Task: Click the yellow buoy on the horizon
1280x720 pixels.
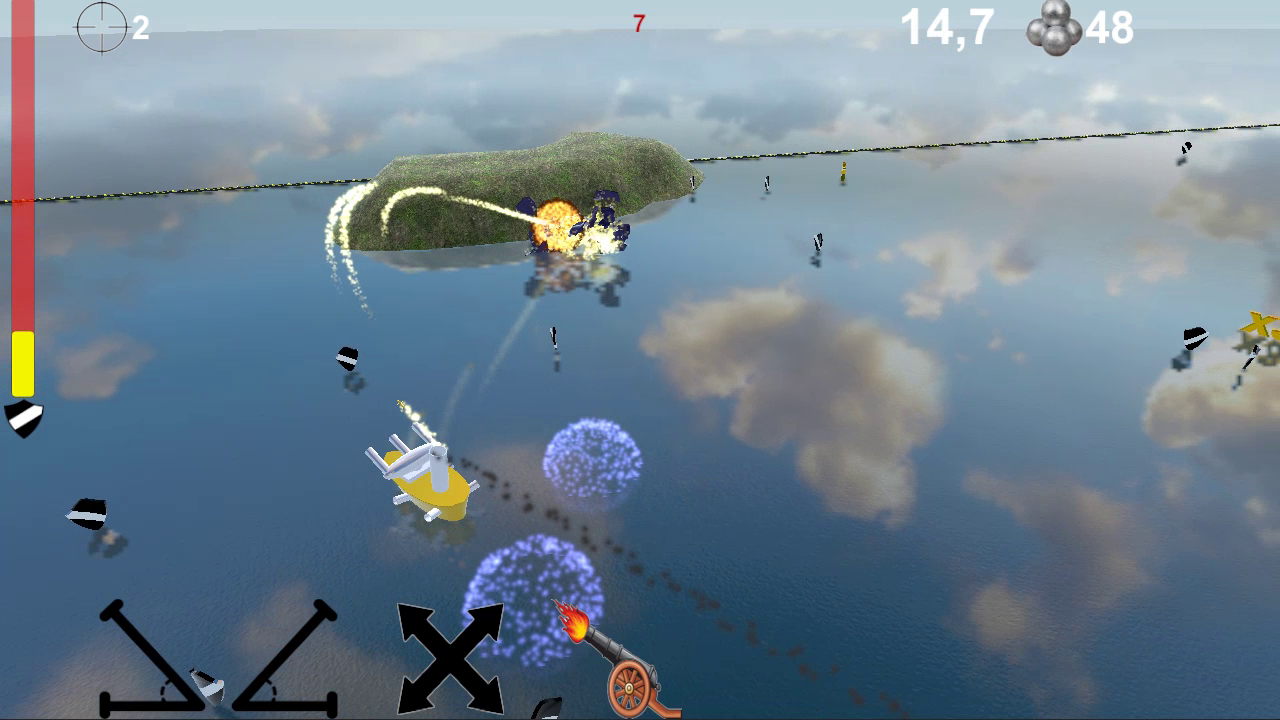Action: pyautogui.click(x=842, y=172)
